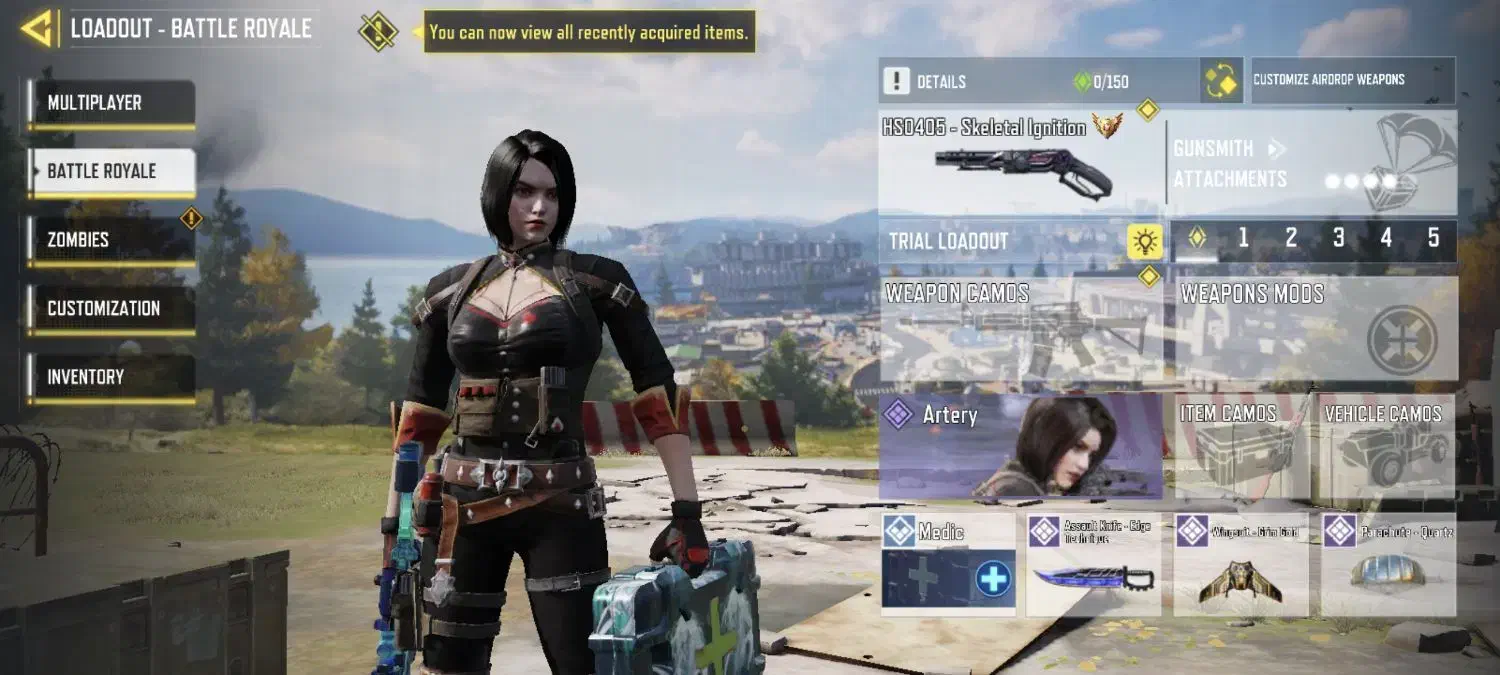Screen dimensions: 1500x675
Task: Click the yellow swap diamonds icon
Action: tap(1221, 81)
